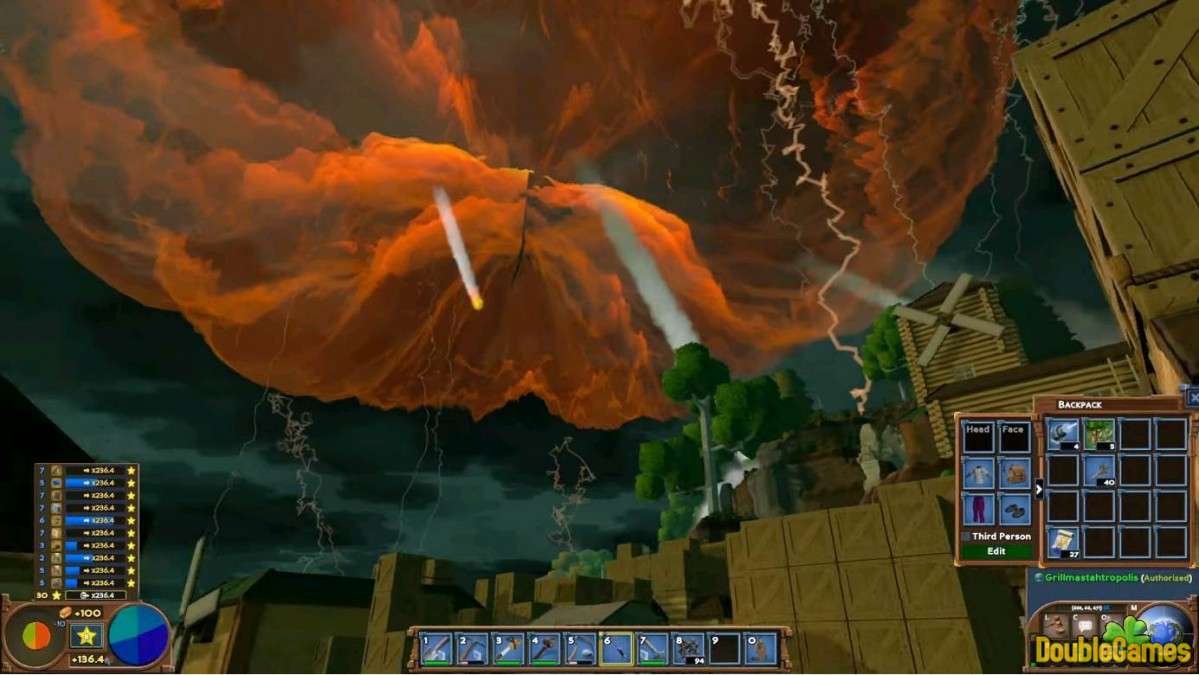Select the tree sapling backpack item
Viewport: 1199px width, 675px height.
1099,433
